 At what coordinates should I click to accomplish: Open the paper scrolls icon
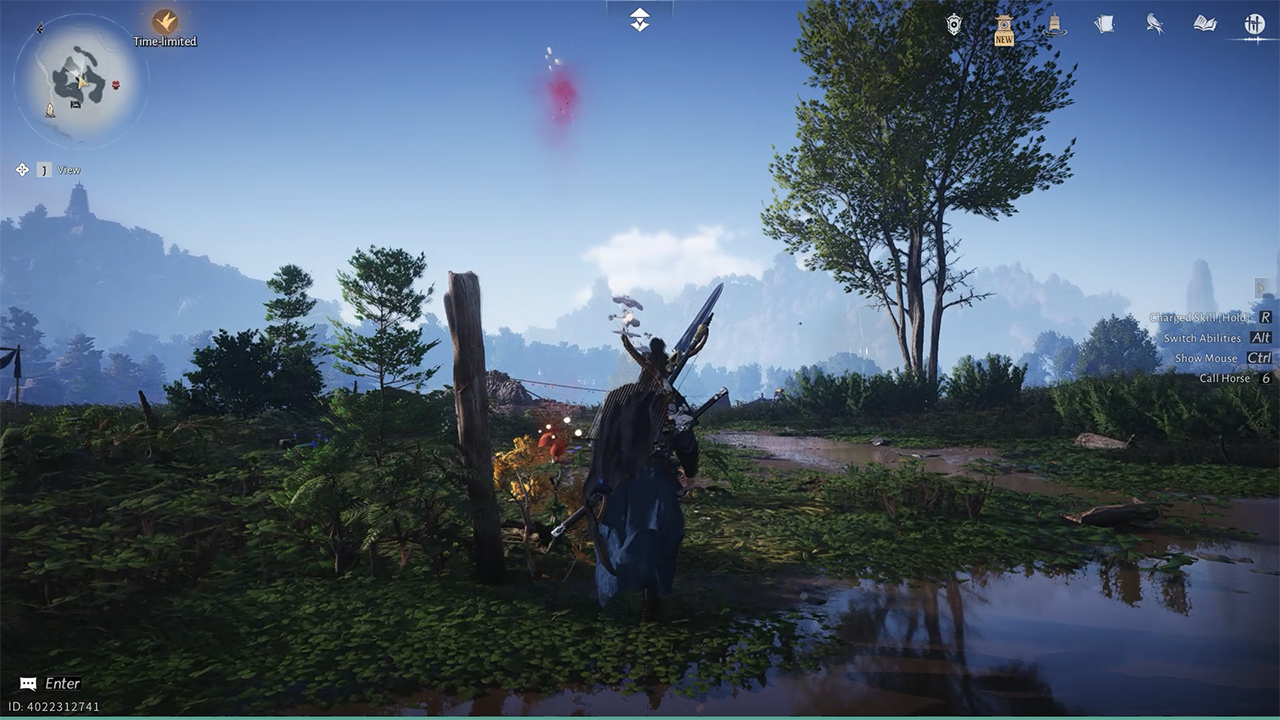coord(1104,24)
